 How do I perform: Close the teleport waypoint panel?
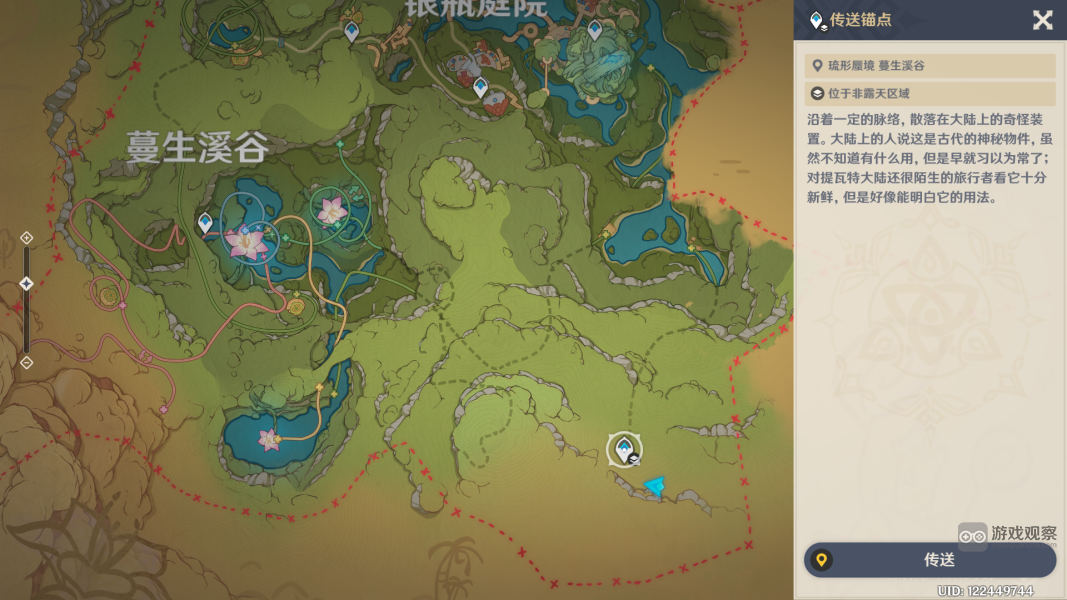point(1042,20)
